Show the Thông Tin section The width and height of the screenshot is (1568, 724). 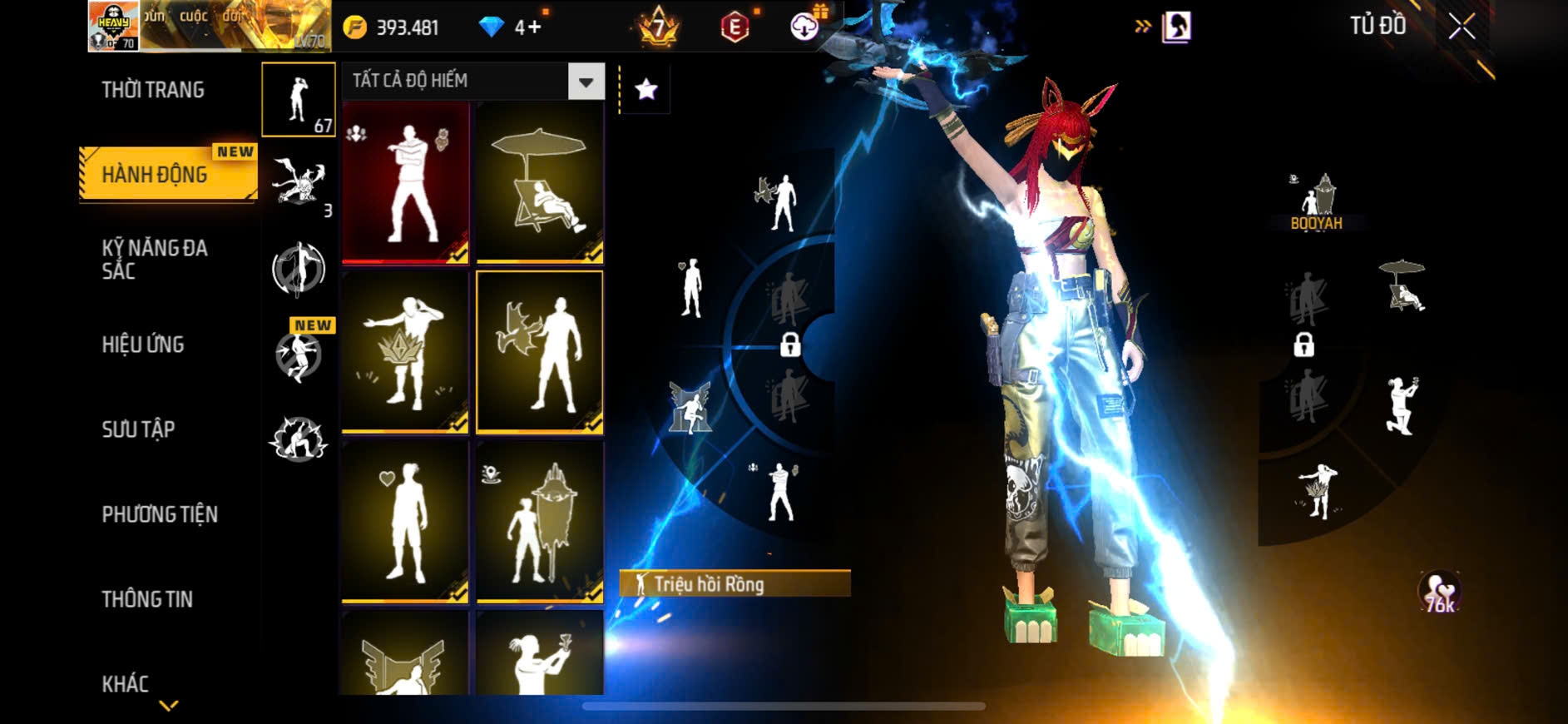pos(147,599)
